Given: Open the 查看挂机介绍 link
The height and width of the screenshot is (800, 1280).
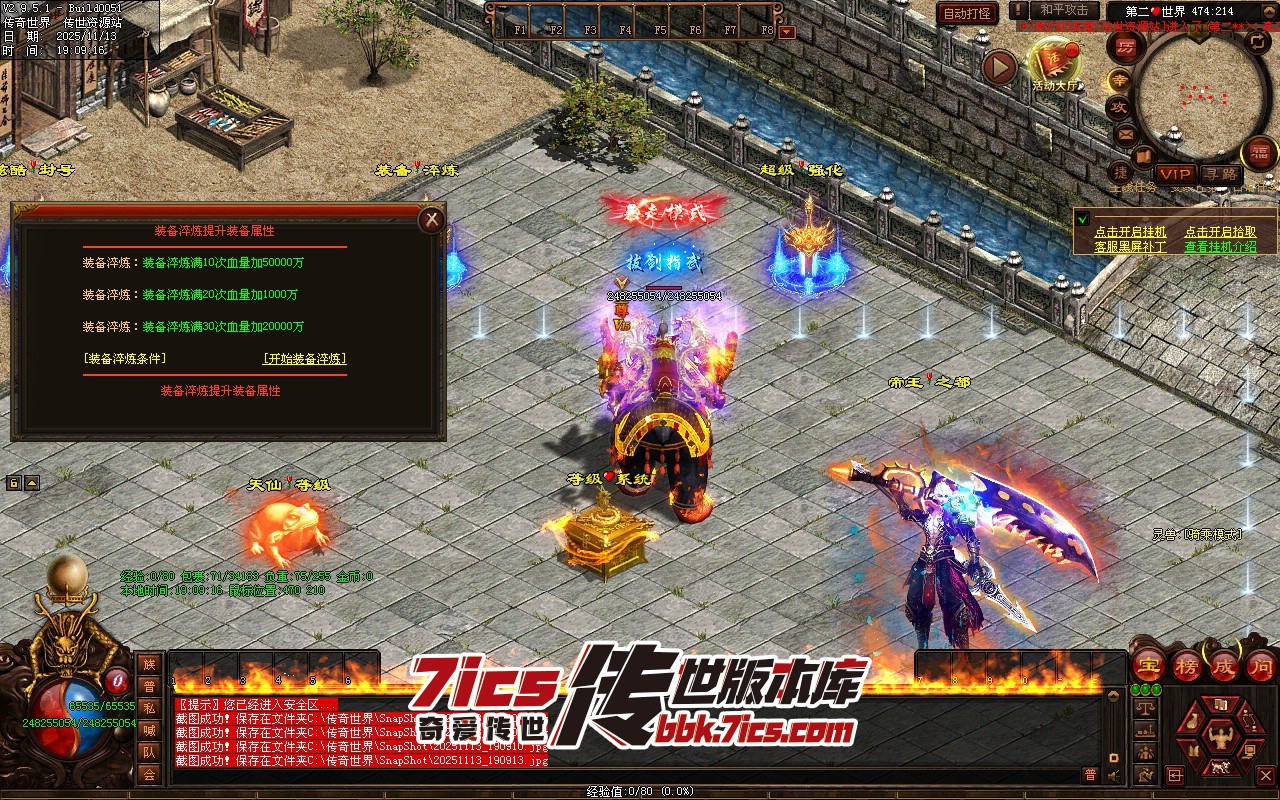Looking at the screenshot, I should click(x=1220, y=246).
